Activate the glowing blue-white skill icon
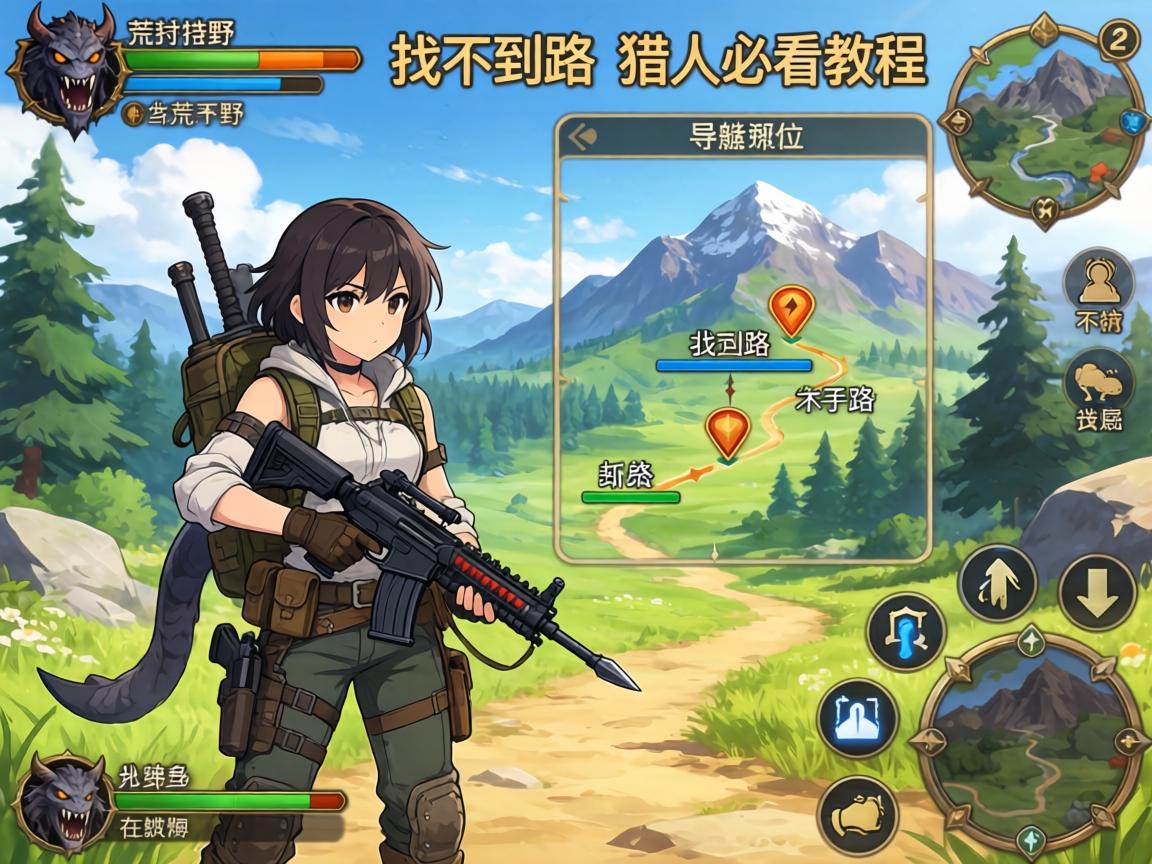 (x=857, y=717)
